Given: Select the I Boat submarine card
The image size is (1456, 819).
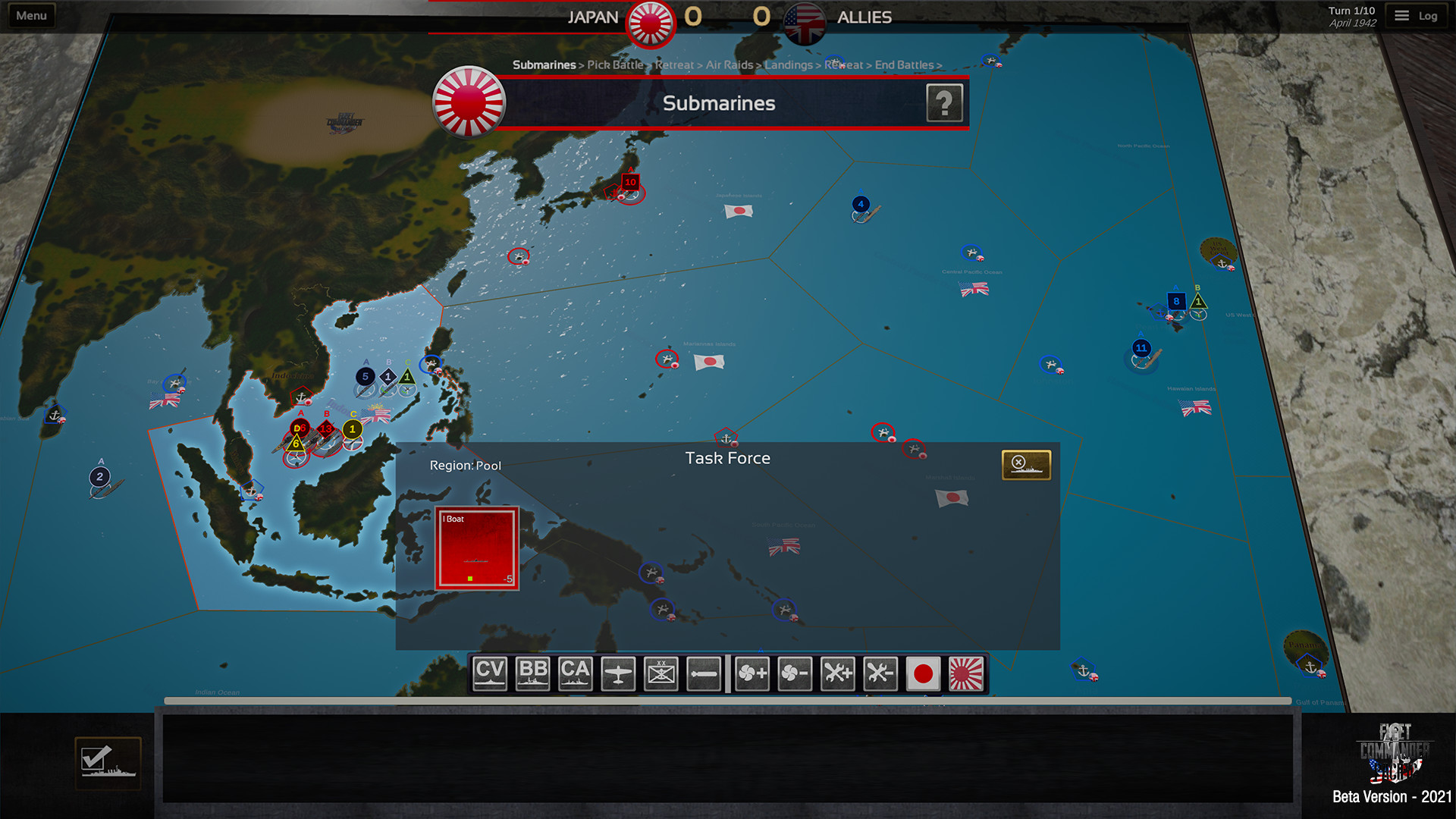Looking at the screenshot, I should click(475, 550).
